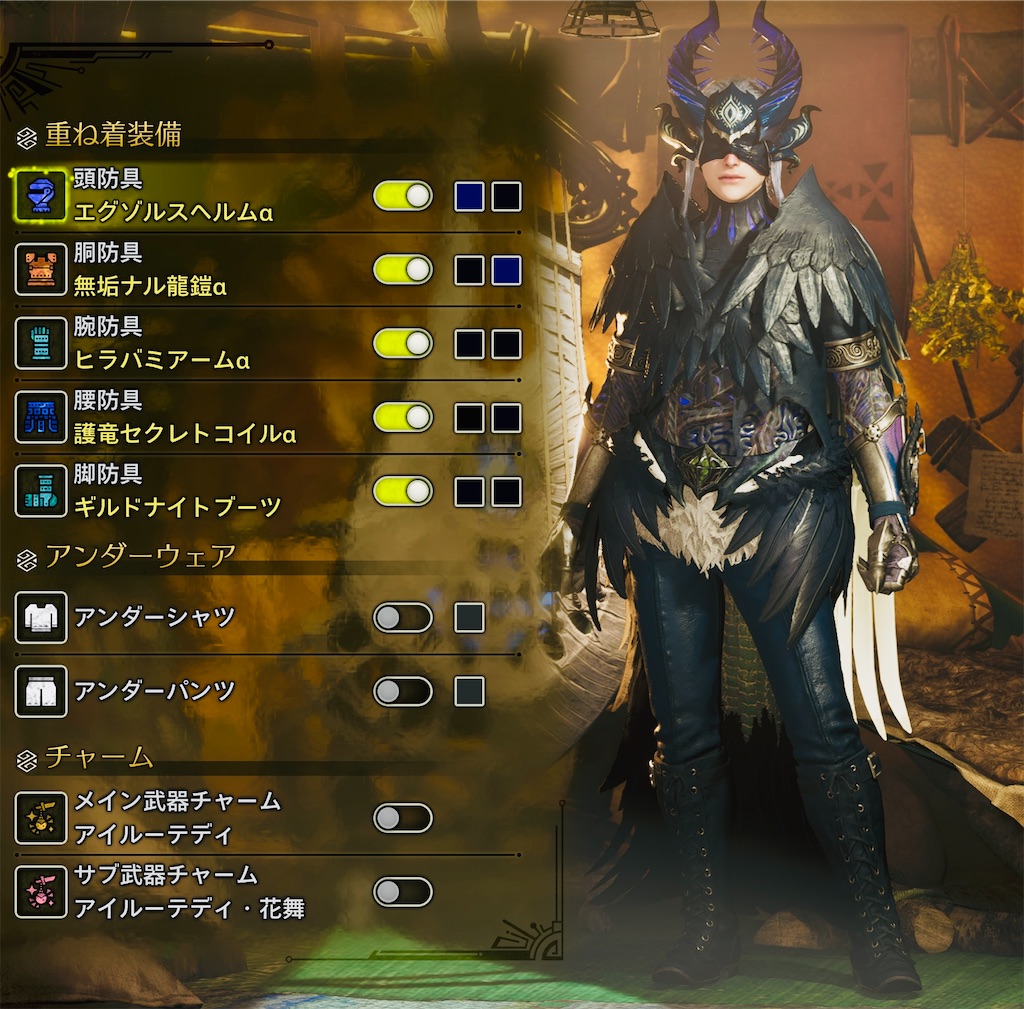Toggle the ギルドナイトブーツ leg armor switch
The width and height of the screenshot is (1024, 1009).
click(x=402, y=492)
